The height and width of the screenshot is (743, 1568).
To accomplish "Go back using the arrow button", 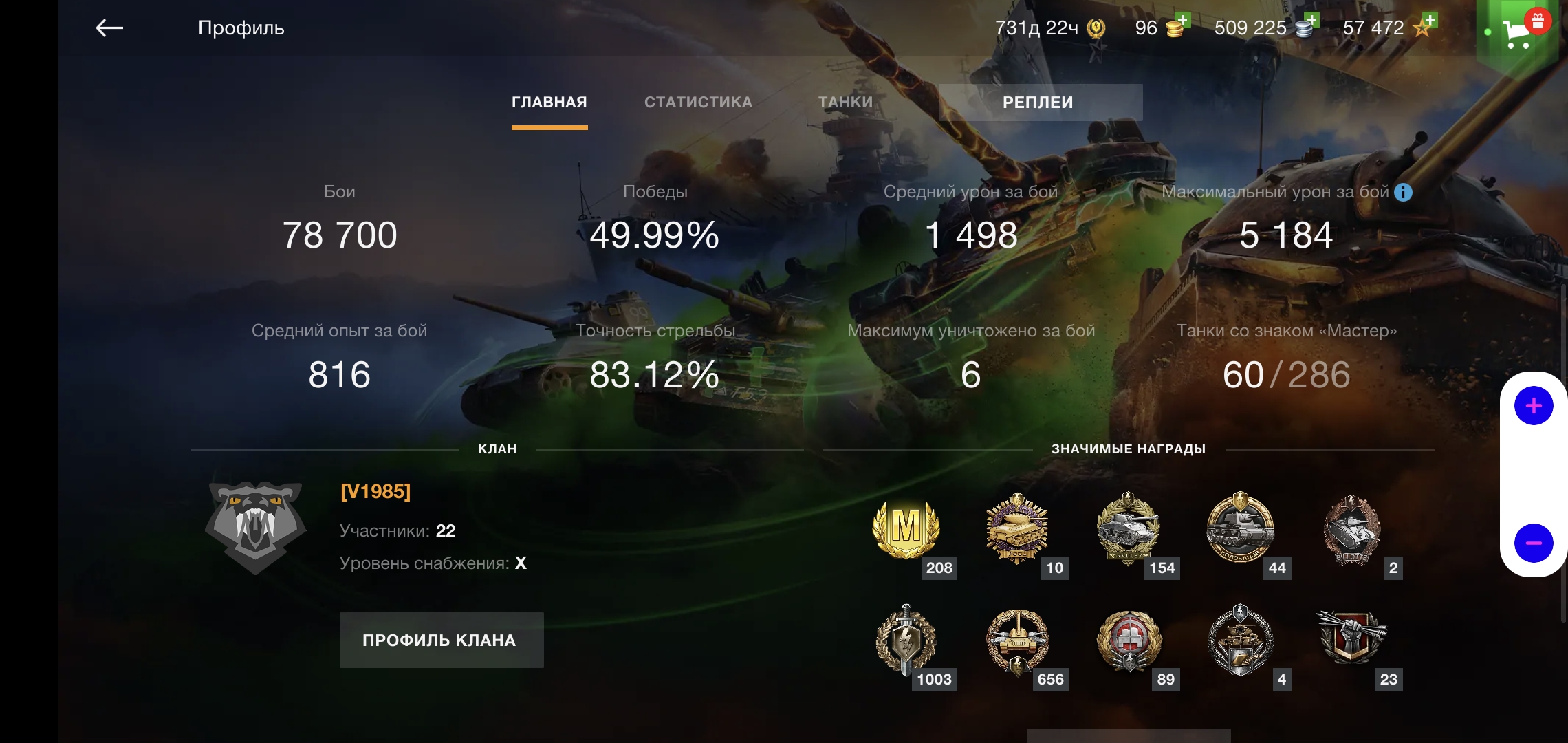I will [109, 28].
